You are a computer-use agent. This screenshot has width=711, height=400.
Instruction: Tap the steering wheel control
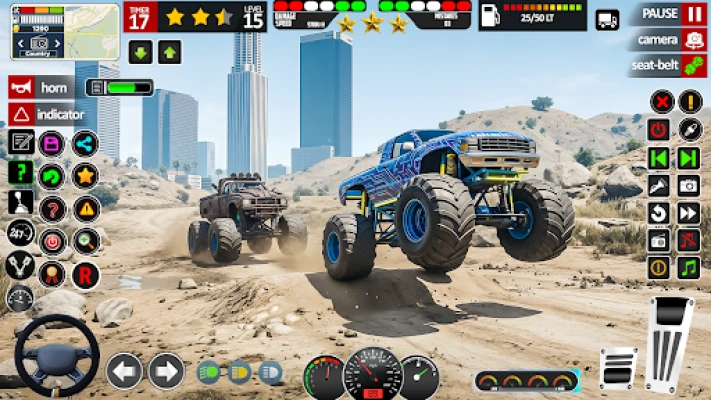point(56,356)
